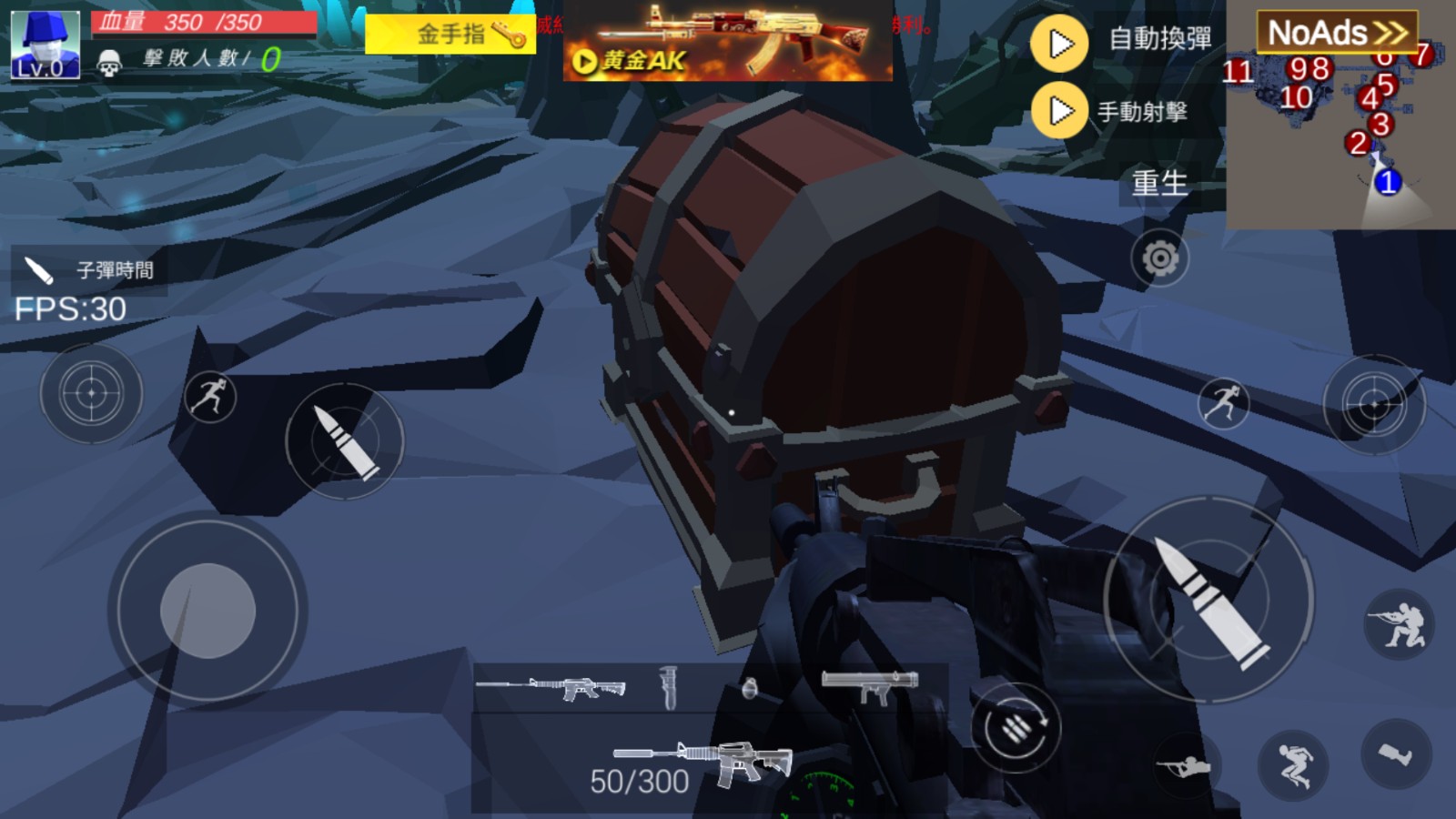Remove ads with the NoAds button
Viewport: 1456px width, 819px height.
tap(1337, 33)
